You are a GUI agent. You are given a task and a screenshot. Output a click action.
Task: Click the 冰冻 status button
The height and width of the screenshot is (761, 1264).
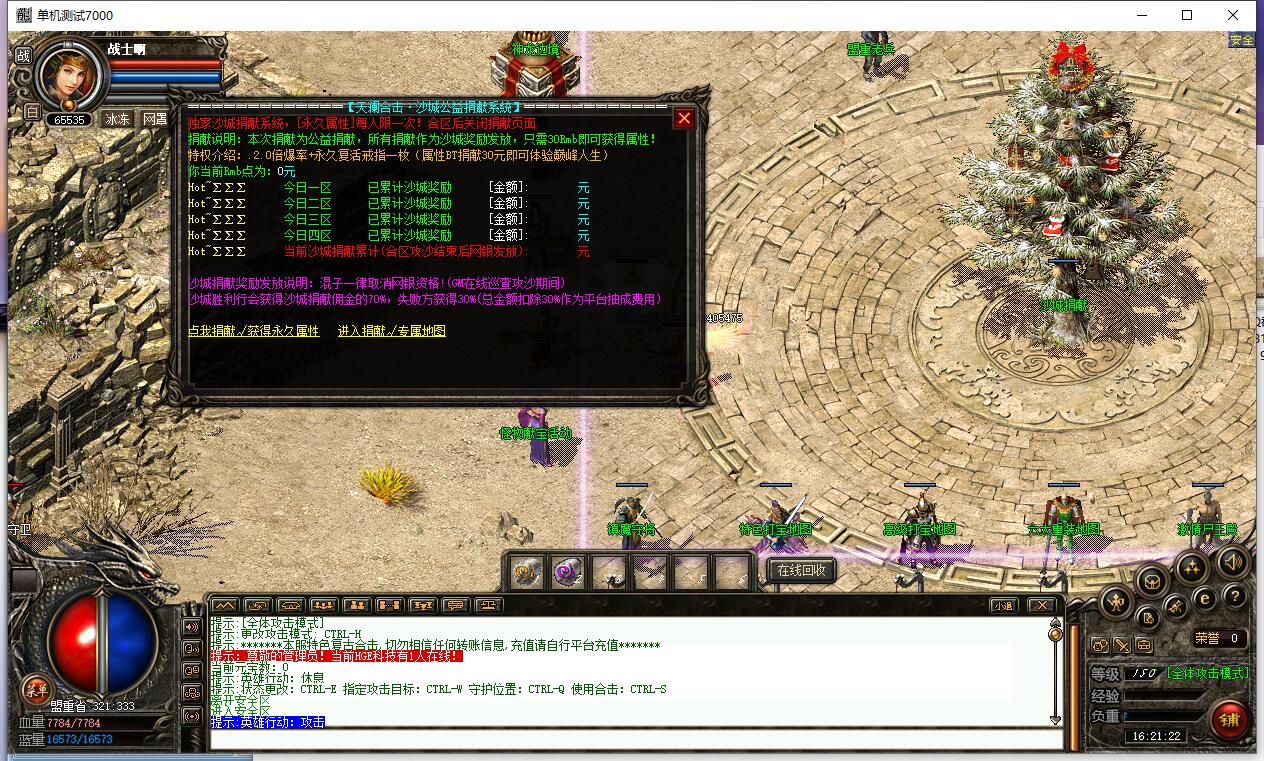tap(118, 119)
